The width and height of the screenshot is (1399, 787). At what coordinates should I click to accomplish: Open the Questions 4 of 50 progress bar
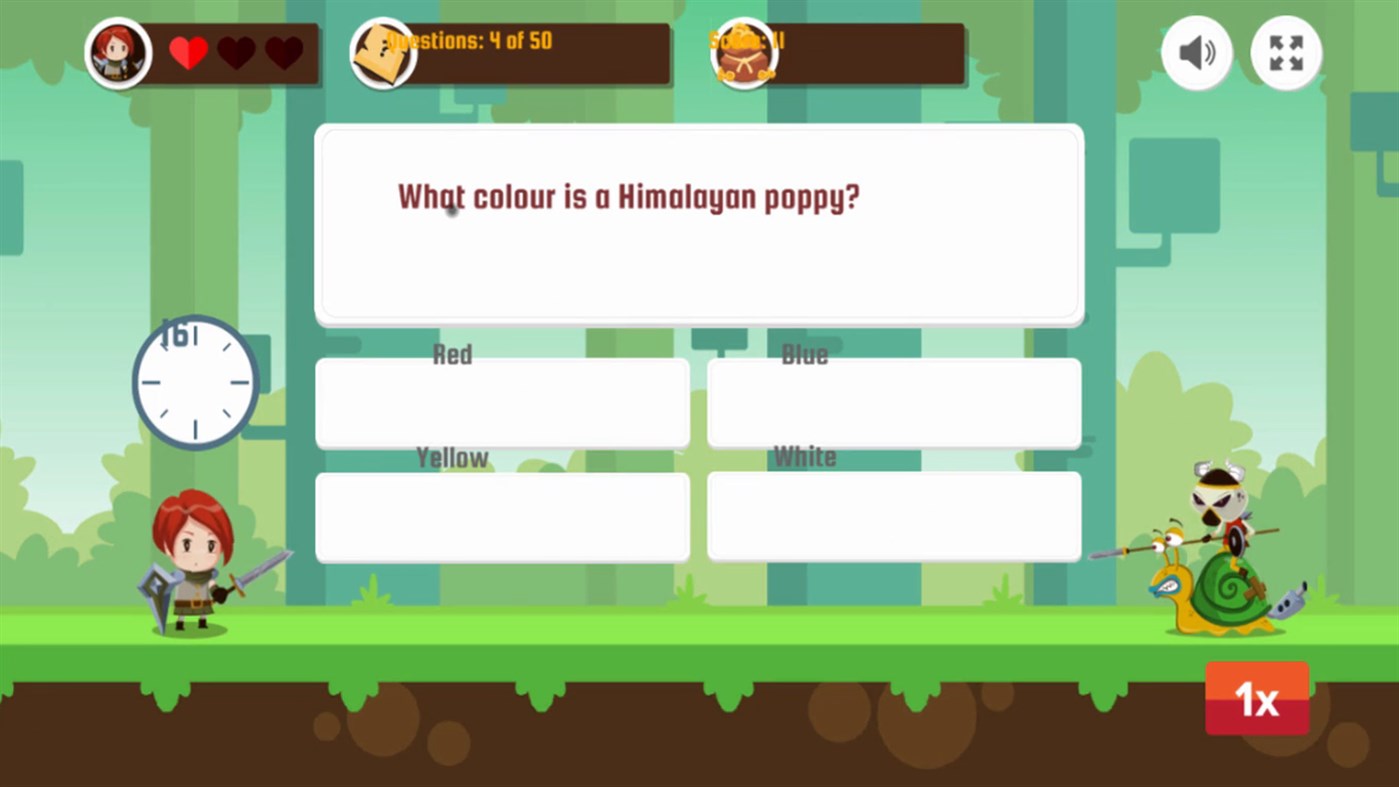[510, 53]
